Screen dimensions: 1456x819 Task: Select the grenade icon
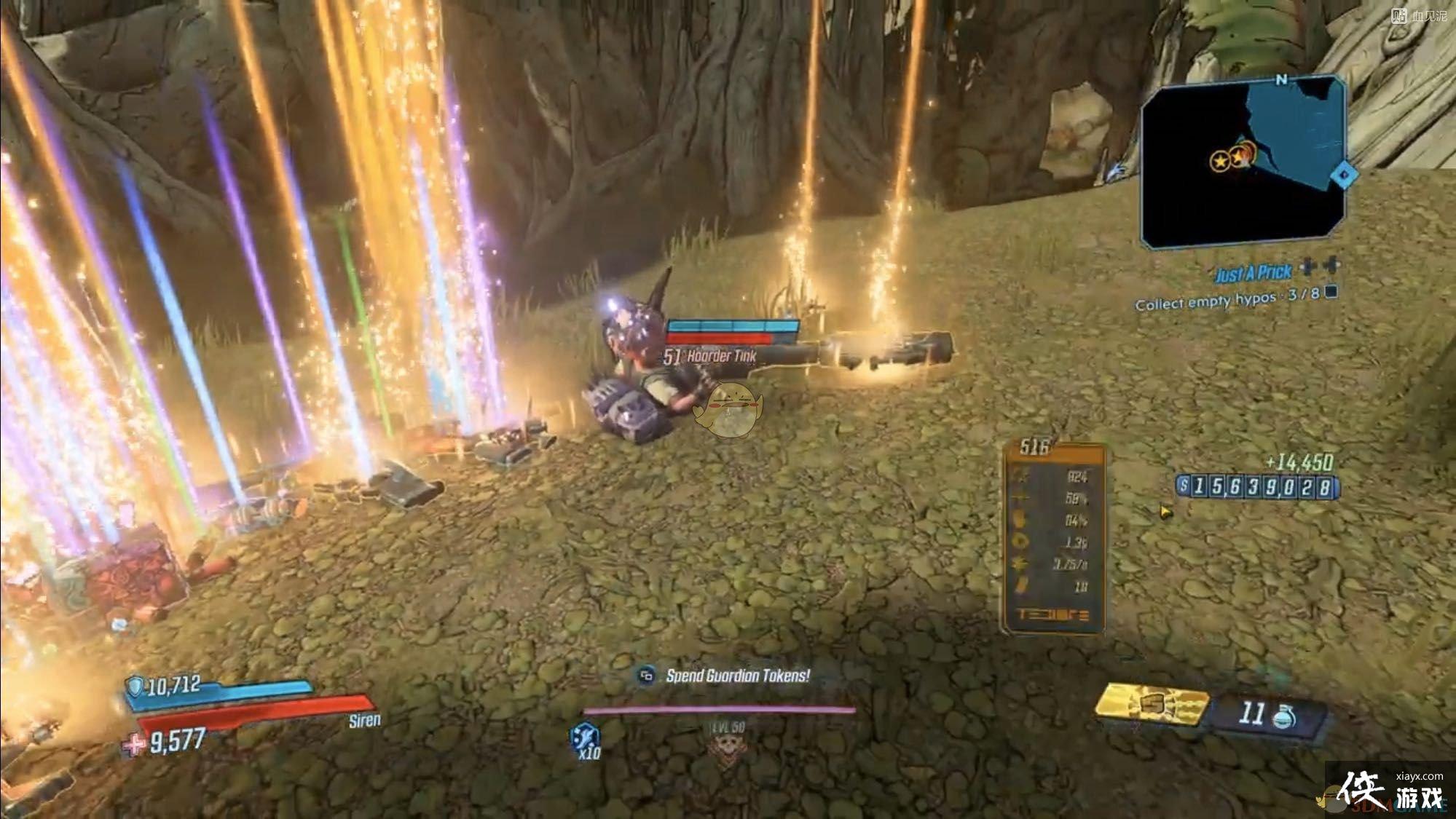(1285, 717)
